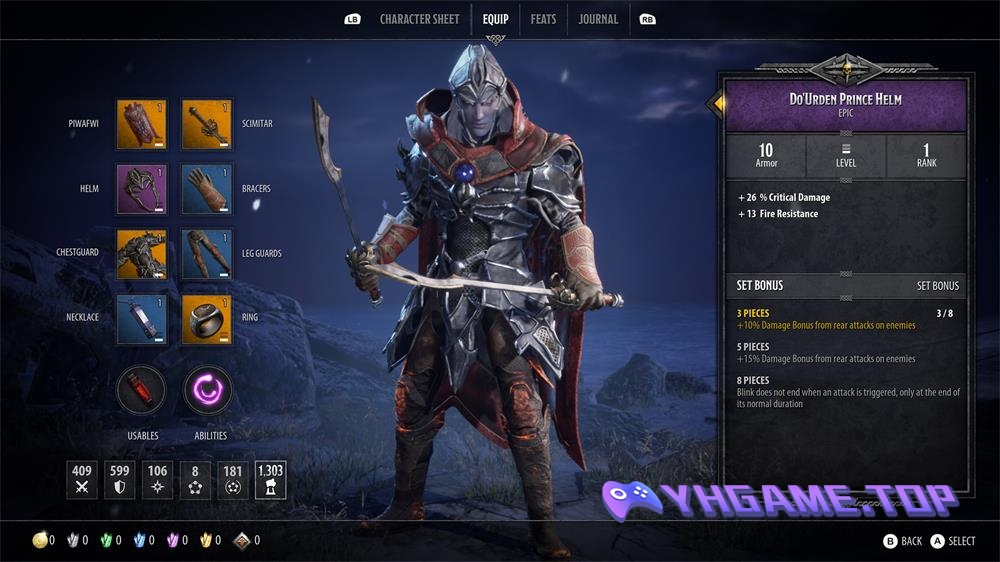
Task: Open the Feats tab
Action: click(543, 19)
